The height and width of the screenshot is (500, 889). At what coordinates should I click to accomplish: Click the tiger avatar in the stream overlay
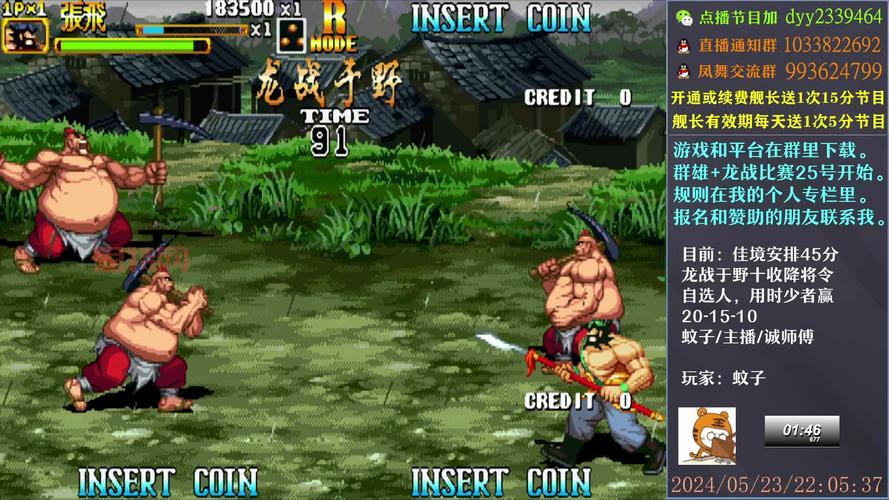click(706, 435)
